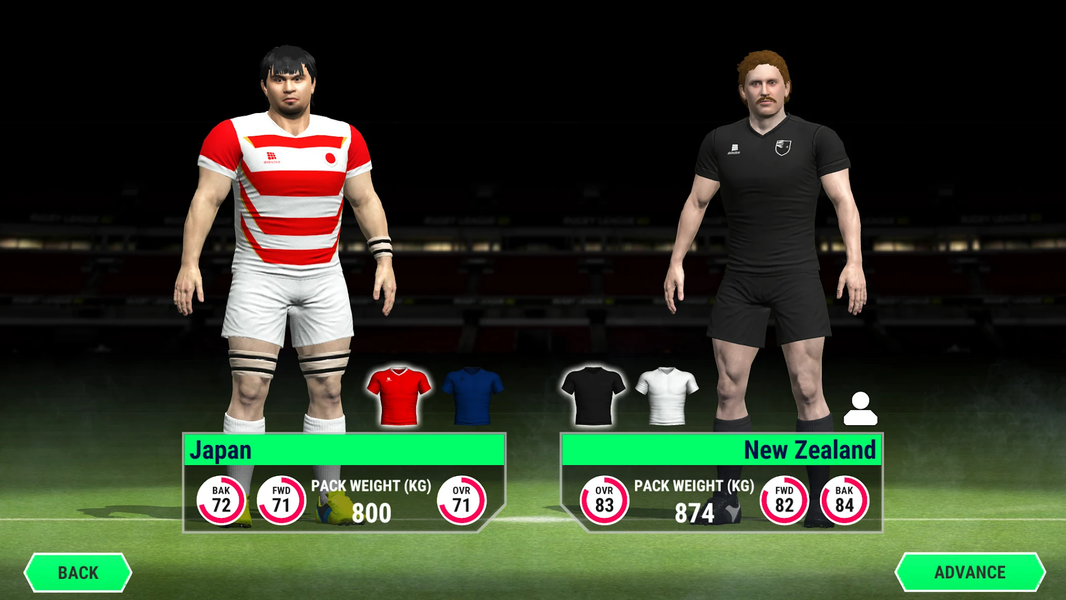The height and width of the screenshot is (600, 1066).
Task: Select the New Zealand team name banner
Action: [721, 450]
